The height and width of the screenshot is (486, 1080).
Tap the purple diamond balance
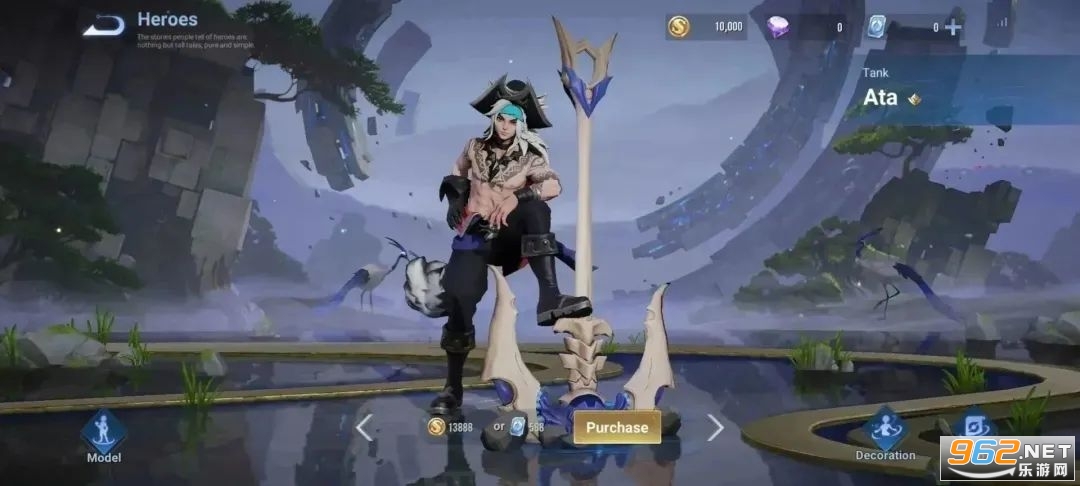point(805,27)
